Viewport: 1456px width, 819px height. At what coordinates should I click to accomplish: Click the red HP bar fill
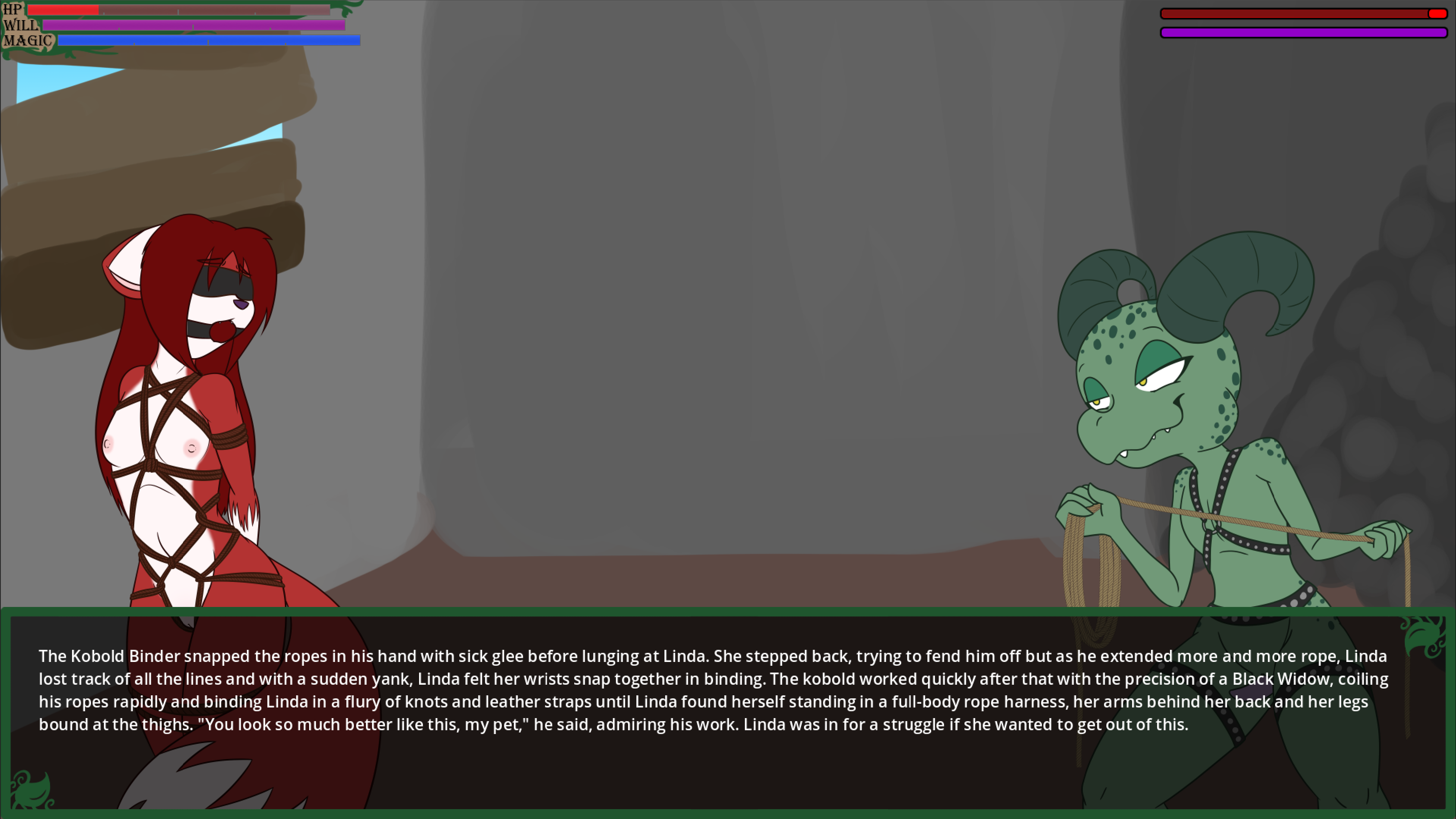(65, 9)
